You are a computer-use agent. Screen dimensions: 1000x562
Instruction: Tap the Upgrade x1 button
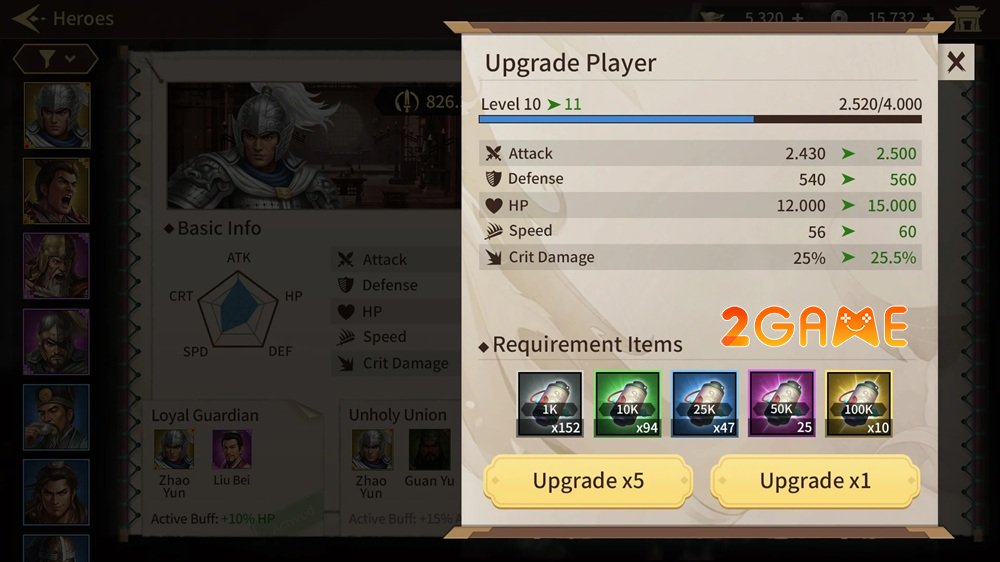coord(815,481)
